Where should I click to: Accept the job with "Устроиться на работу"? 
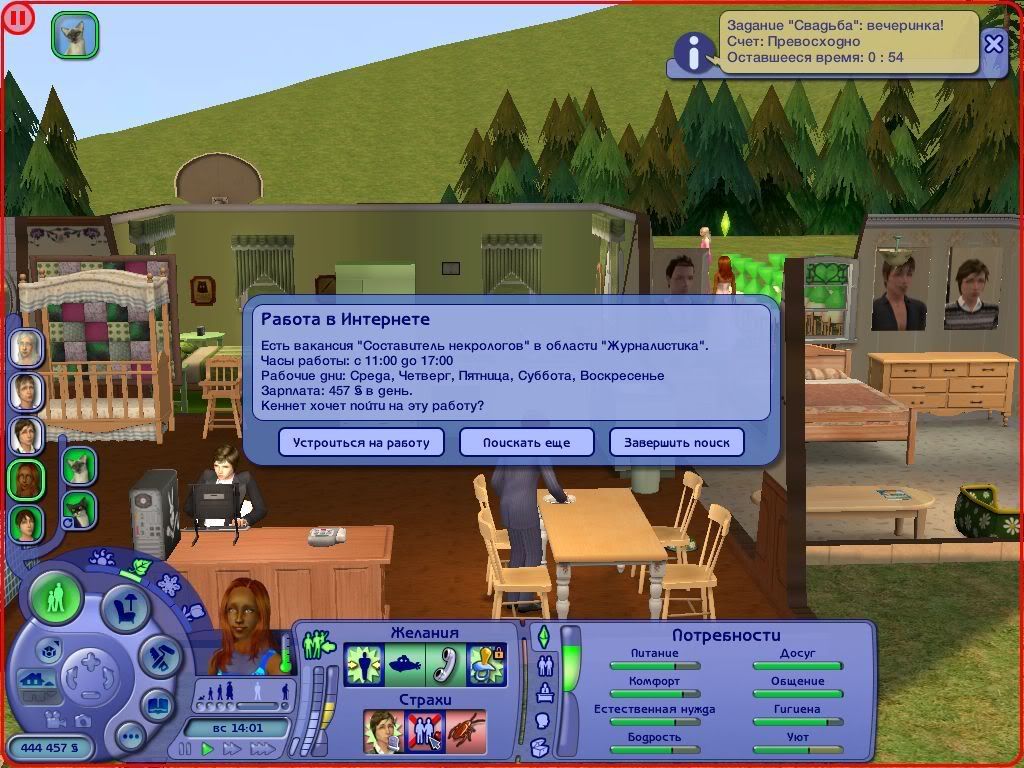[361, 442]
